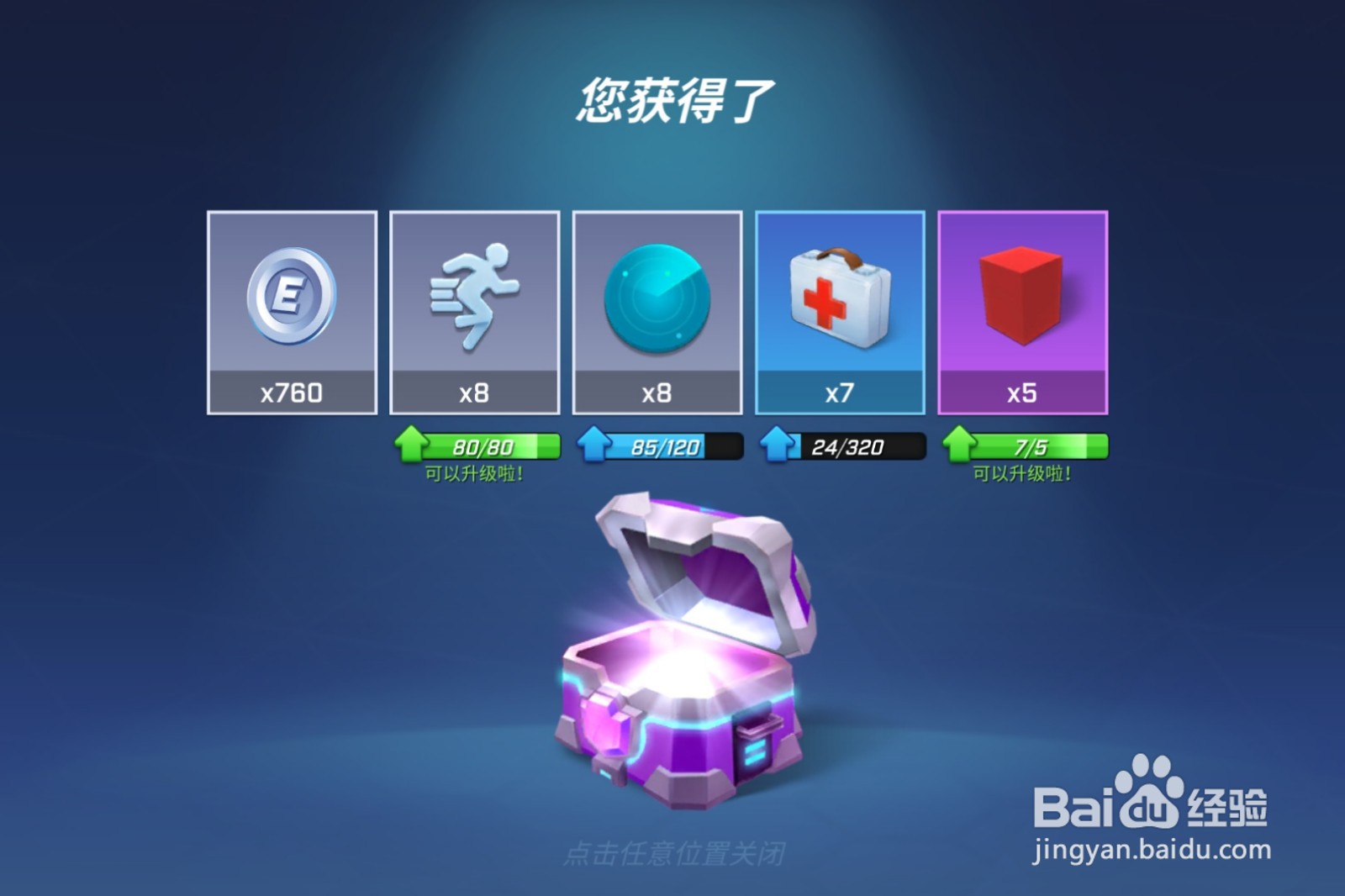The width and height of the screenshot is (1345, 896).
Task: Click the x7 count label on the medkit card
Action: pos(841,391)
